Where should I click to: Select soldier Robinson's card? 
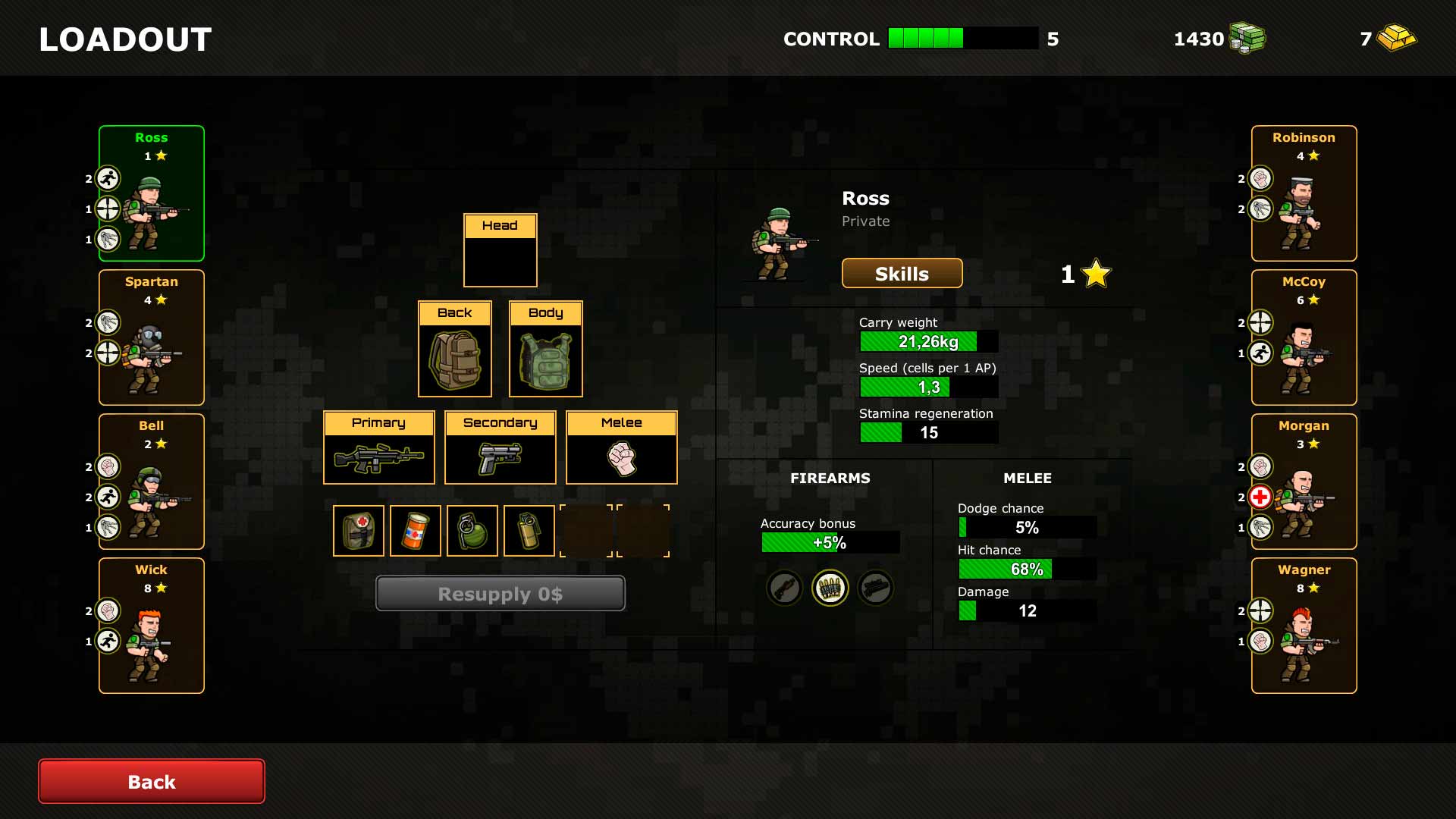tap(1304, 193)
